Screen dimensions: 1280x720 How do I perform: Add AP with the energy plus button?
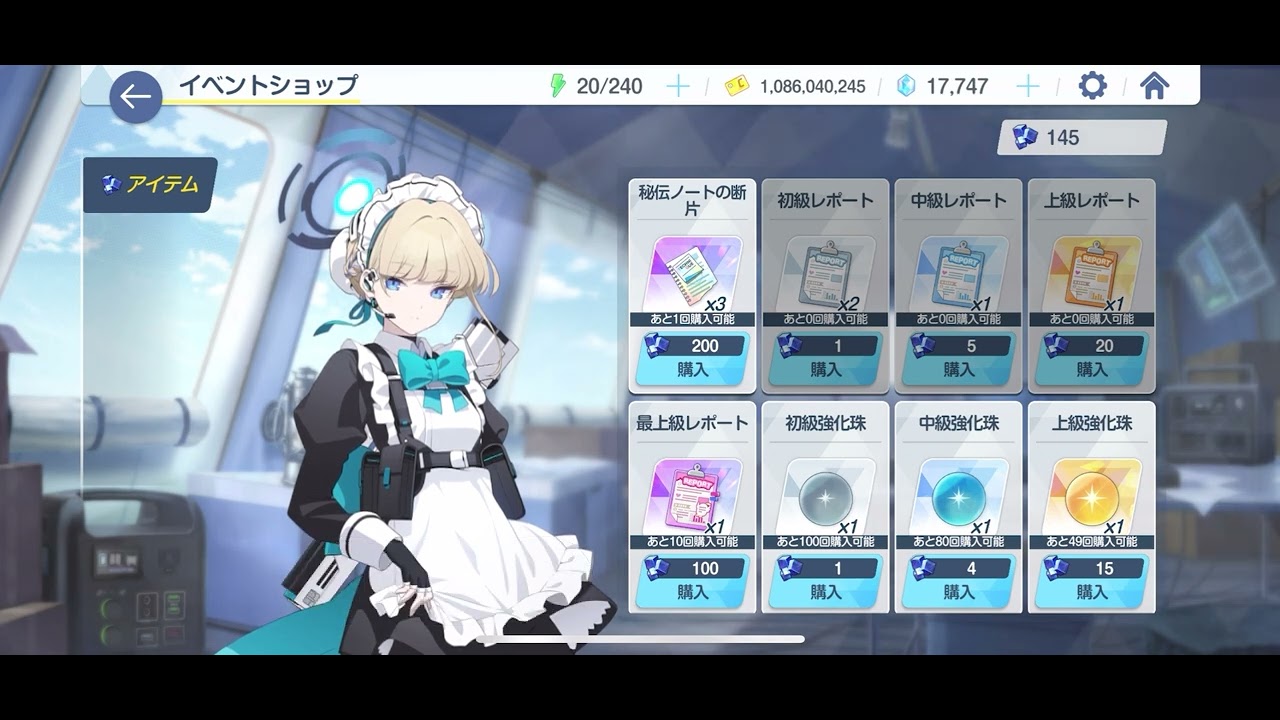pos(678,86)
